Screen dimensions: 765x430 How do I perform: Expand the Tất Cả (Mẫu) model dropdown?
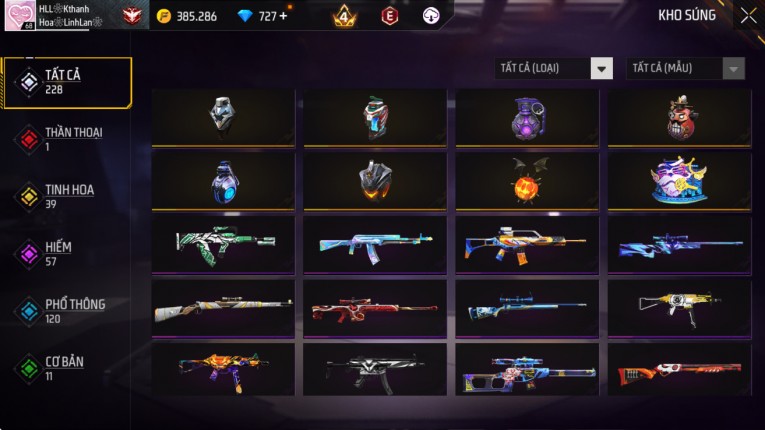pos(686,69)
